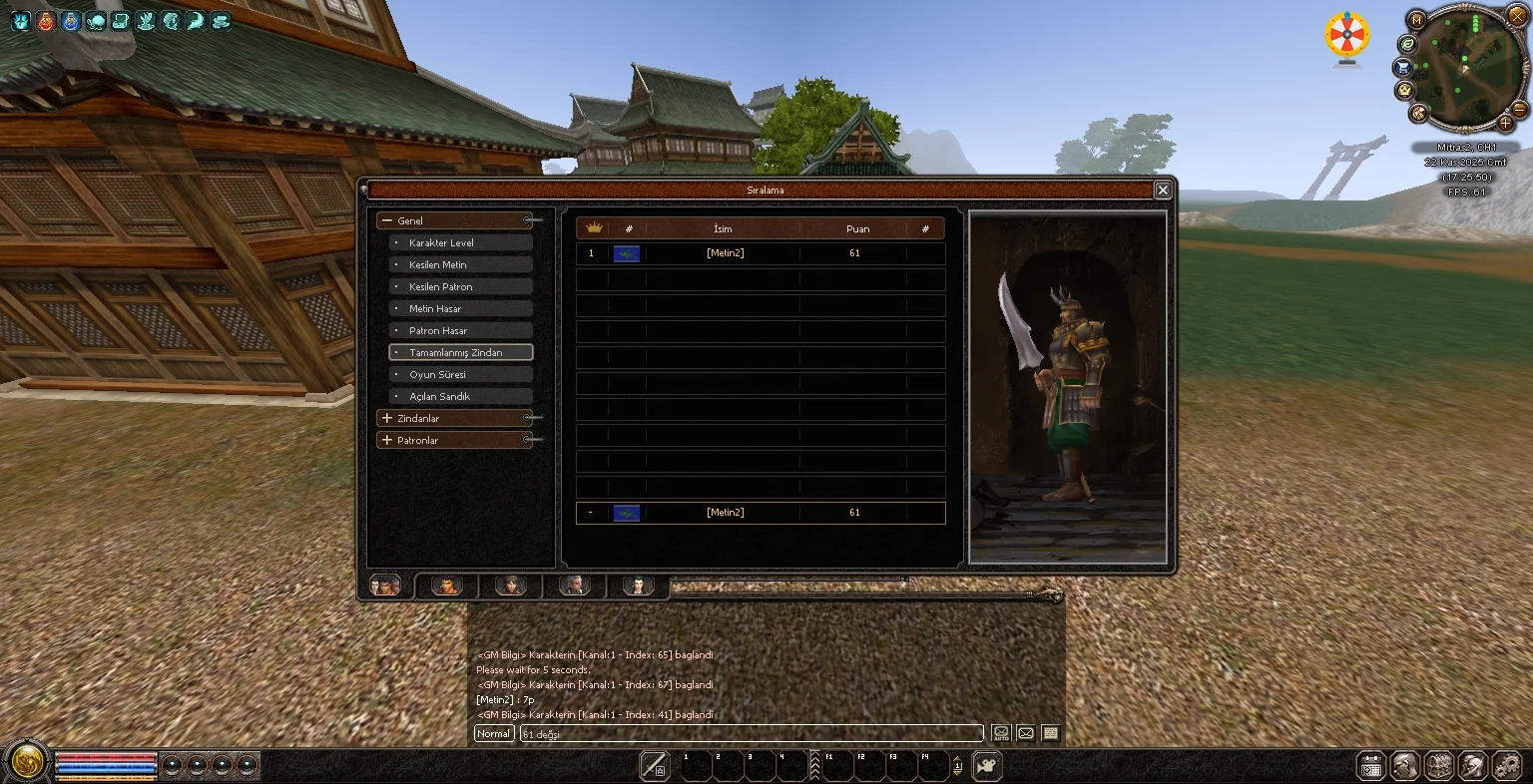Open the Açılan Sandık ranking list
The image size is (1533, 784).
coord(460,396)
